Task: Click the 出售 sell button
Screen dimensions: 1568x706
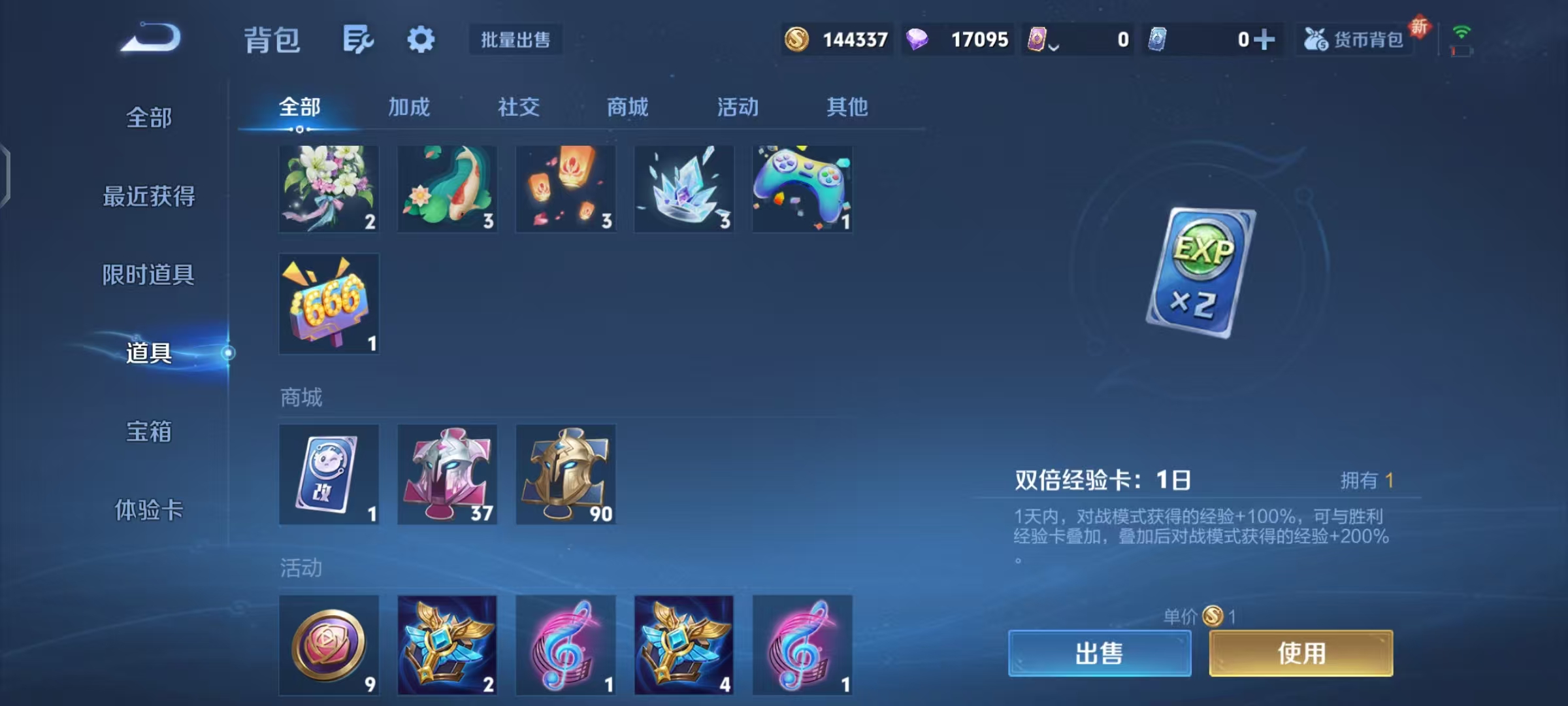Action: point(1099,653)
